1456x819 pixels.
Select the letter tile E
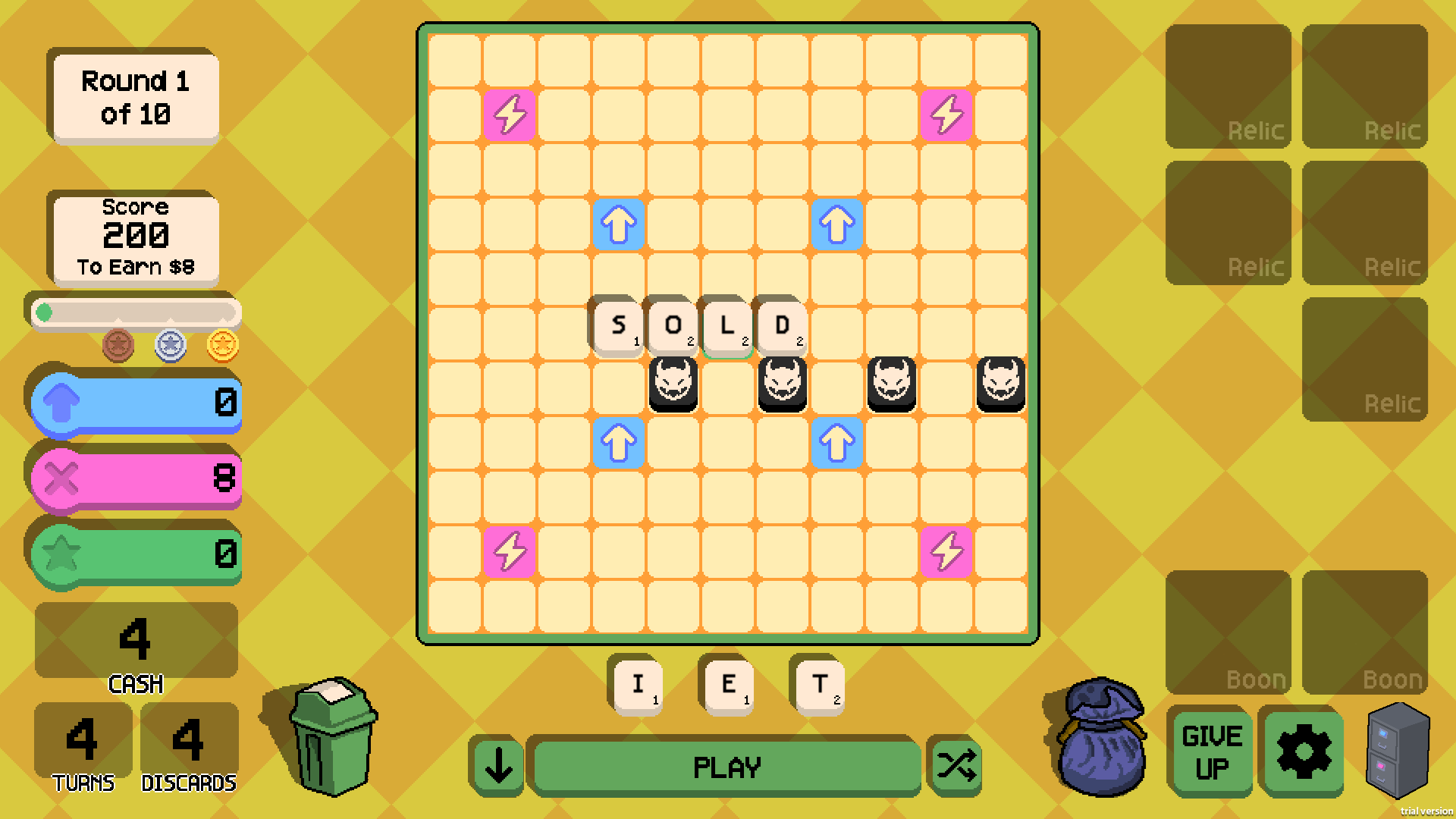727,685
